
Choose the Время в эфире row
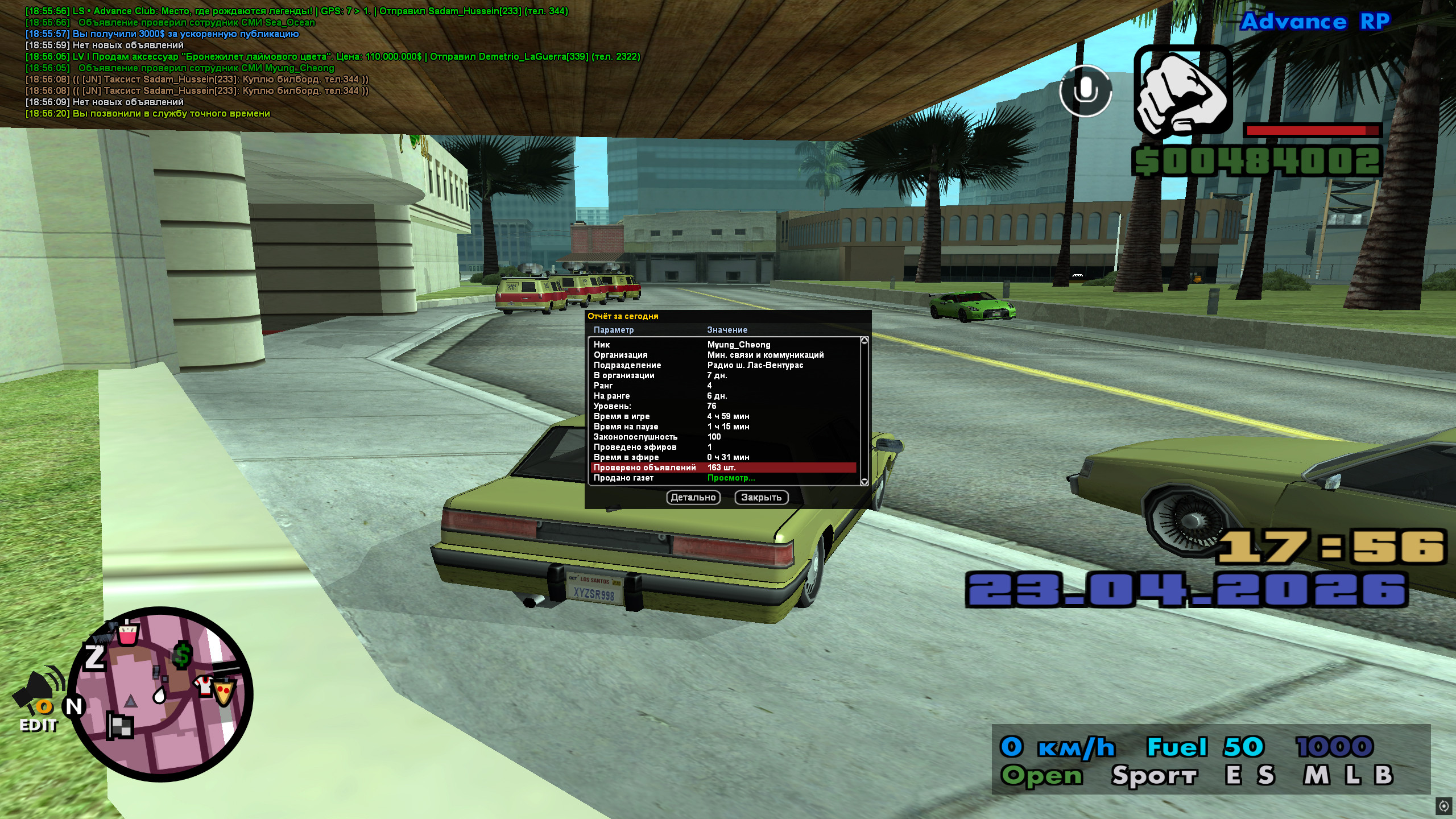[723, 457]
